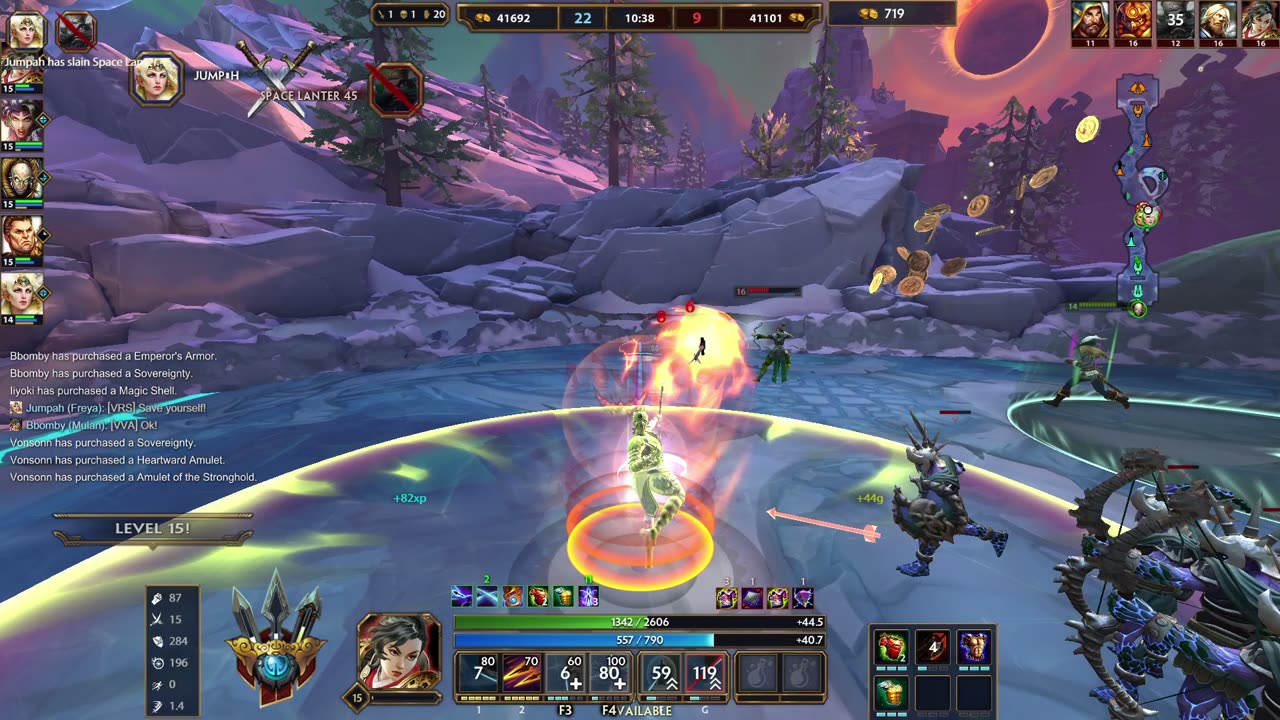Select the level 14 blonde teammate portrait
The width and height of the screenshot is (1280, 720).
click(21, 294)
